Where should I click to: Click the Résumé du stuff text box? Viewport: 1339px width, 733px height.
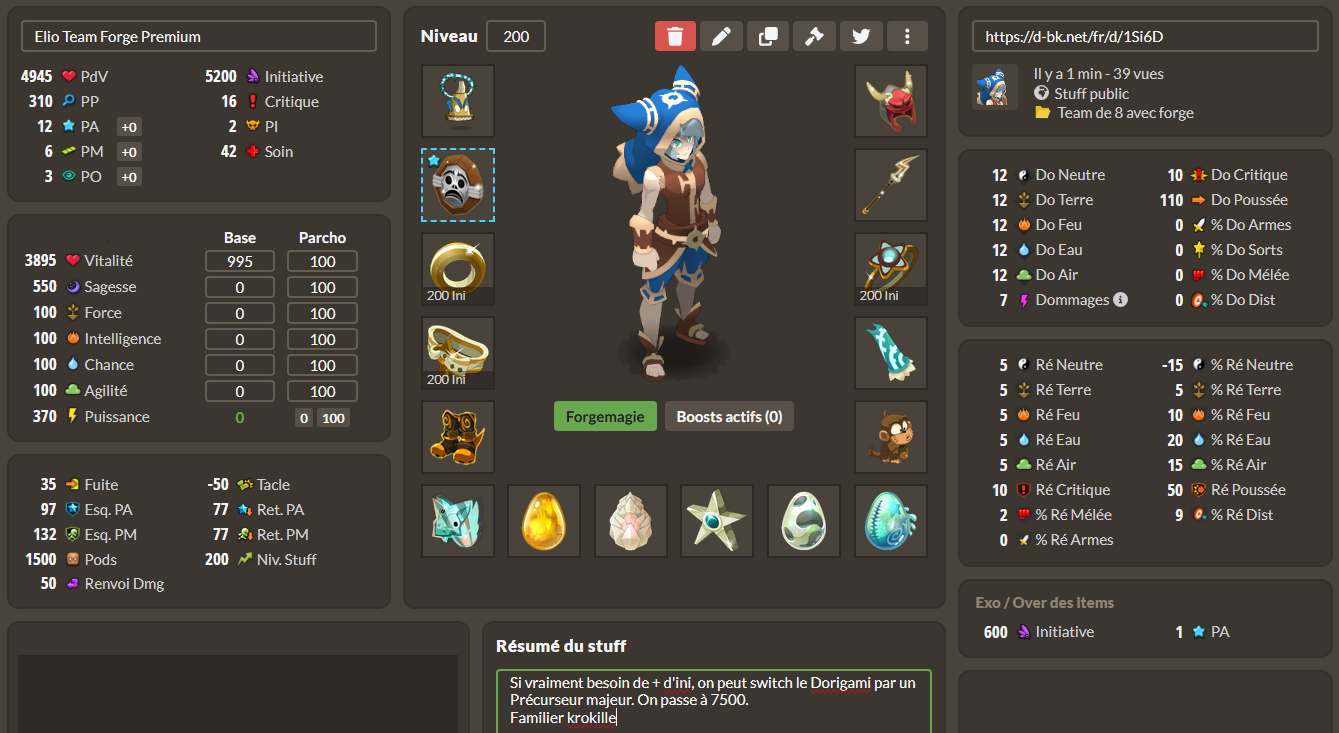tap(713, 700)
